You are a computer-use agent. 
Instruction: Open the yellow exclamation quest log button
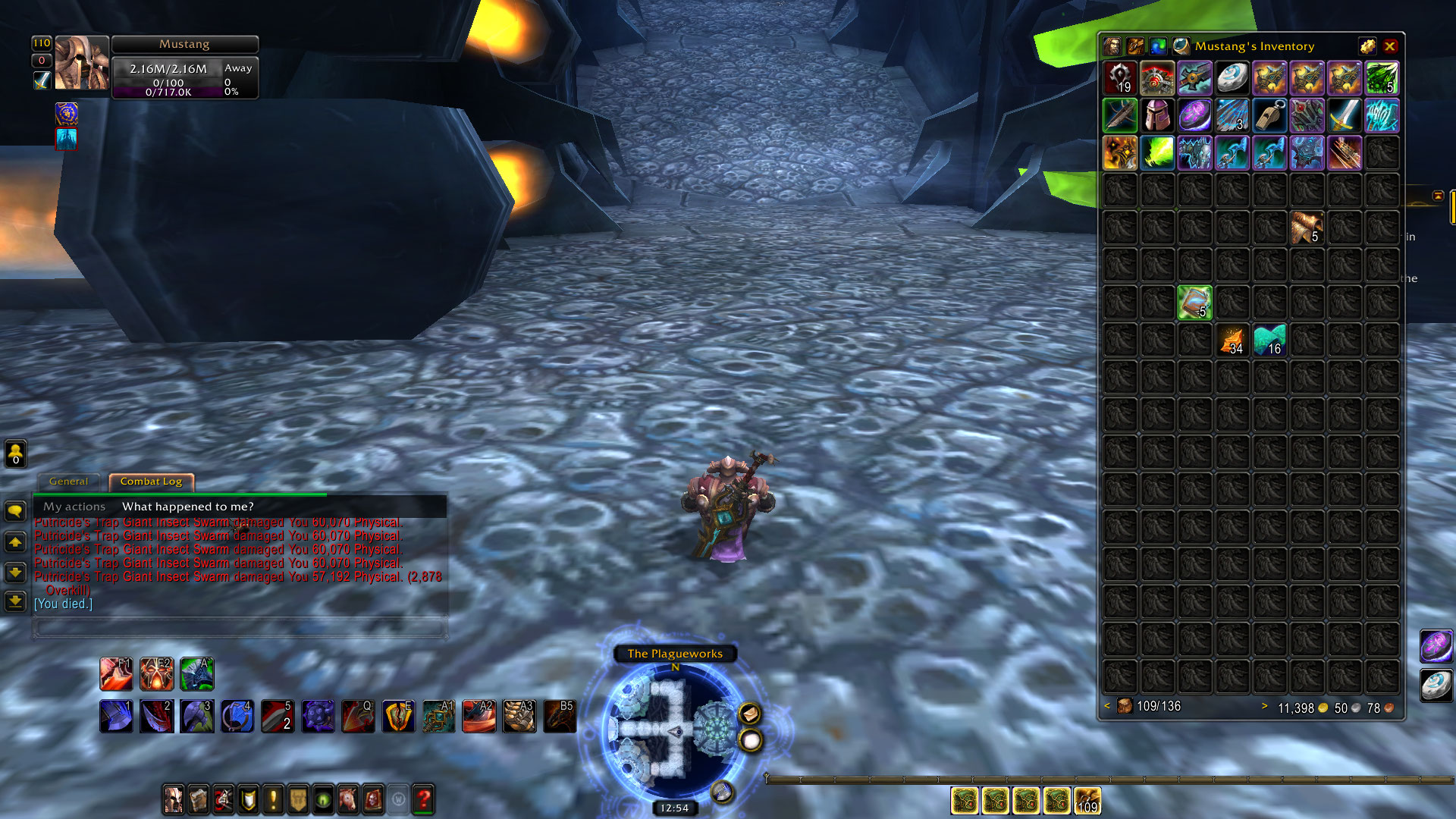tap(273, 799)
